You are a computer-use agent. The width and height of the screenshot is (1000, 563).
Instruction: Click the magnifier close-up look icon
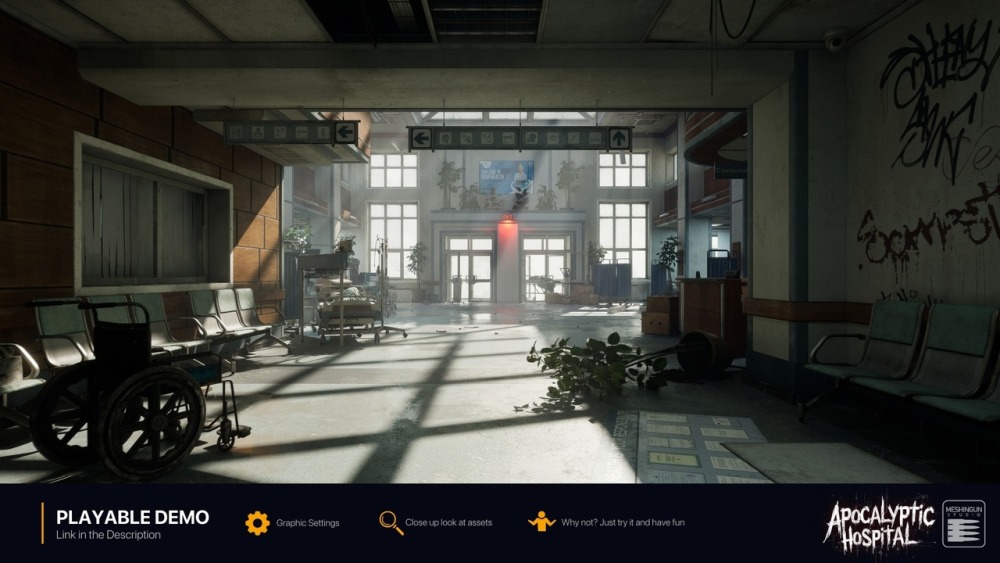pos(390,523)
